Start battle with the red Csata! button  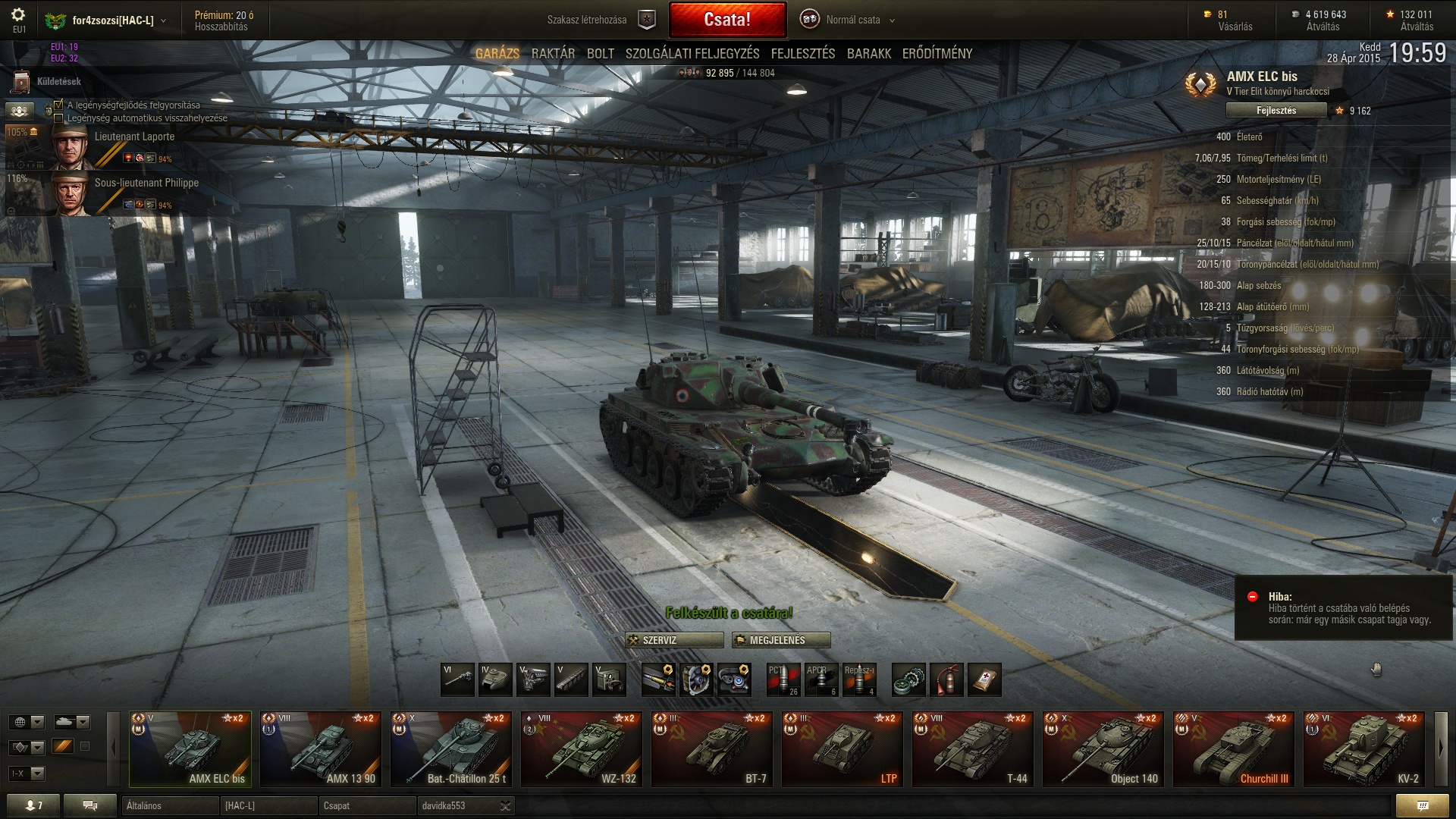[727, 20]
